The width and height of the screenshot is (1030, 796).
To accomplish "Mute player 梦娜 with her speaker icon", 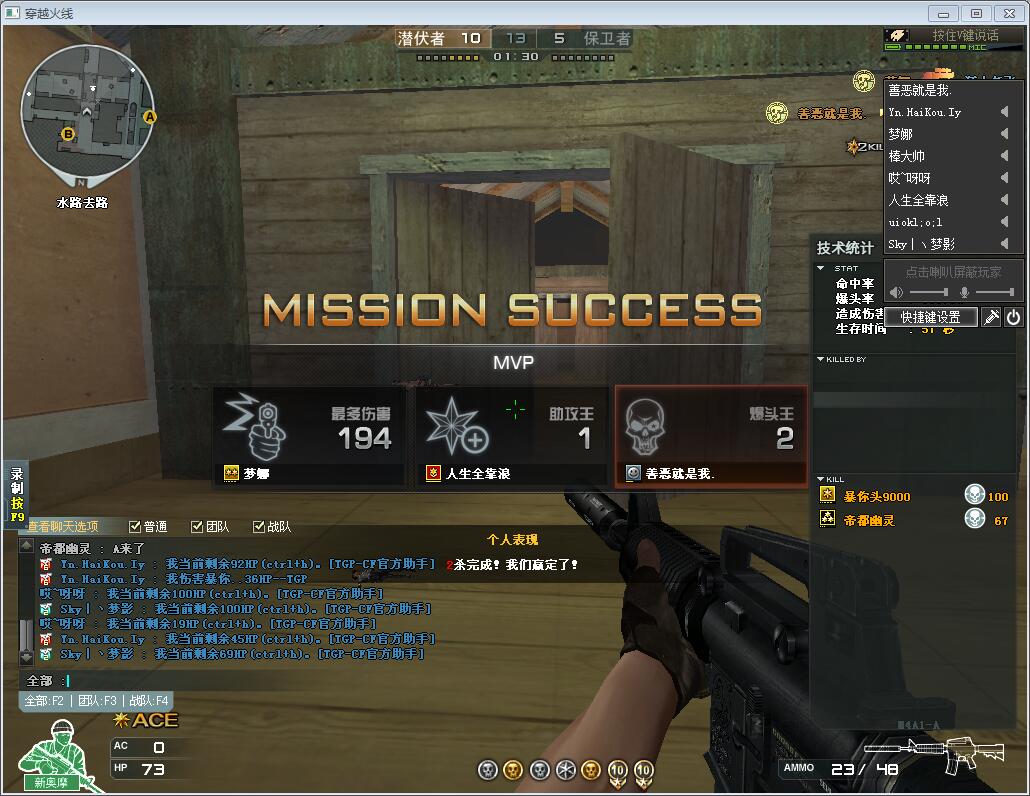I will coord(1004,134).
